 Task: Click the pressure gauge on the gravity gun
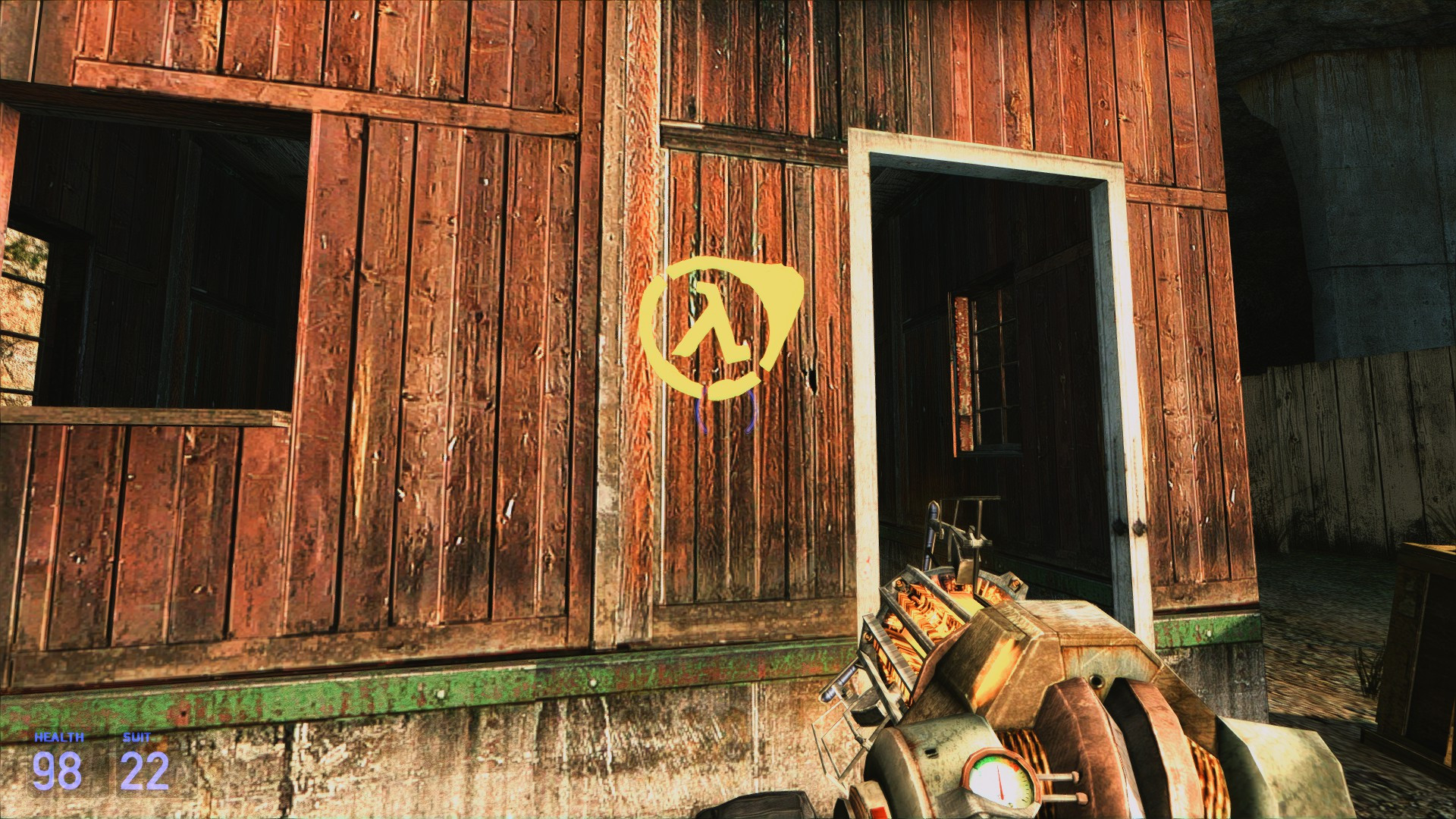(x=999, y=781)
